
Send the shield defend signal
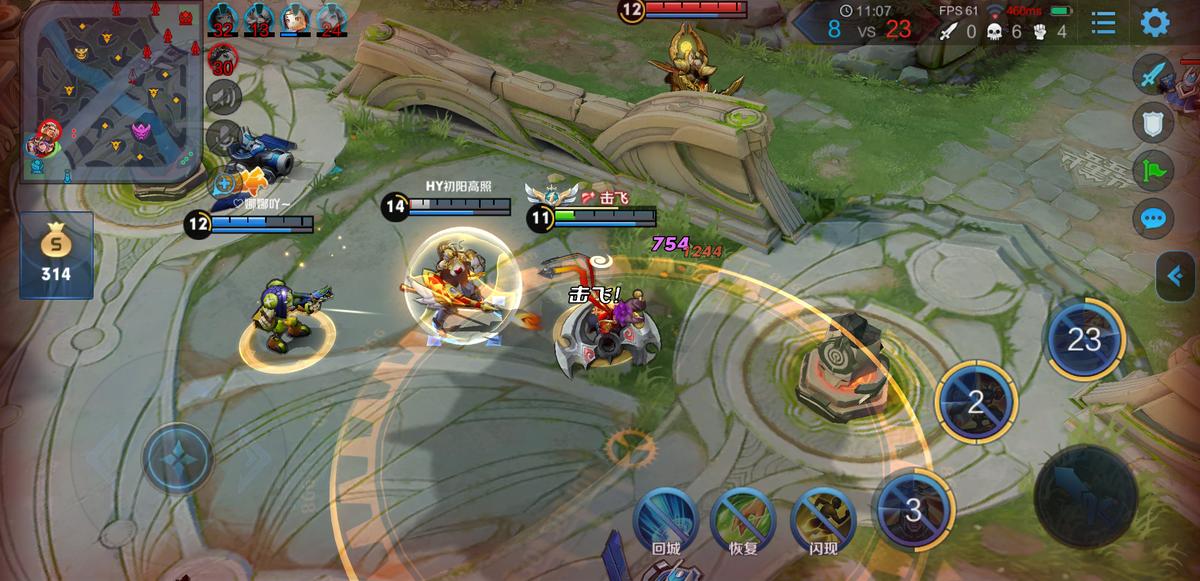(1153, 123)
